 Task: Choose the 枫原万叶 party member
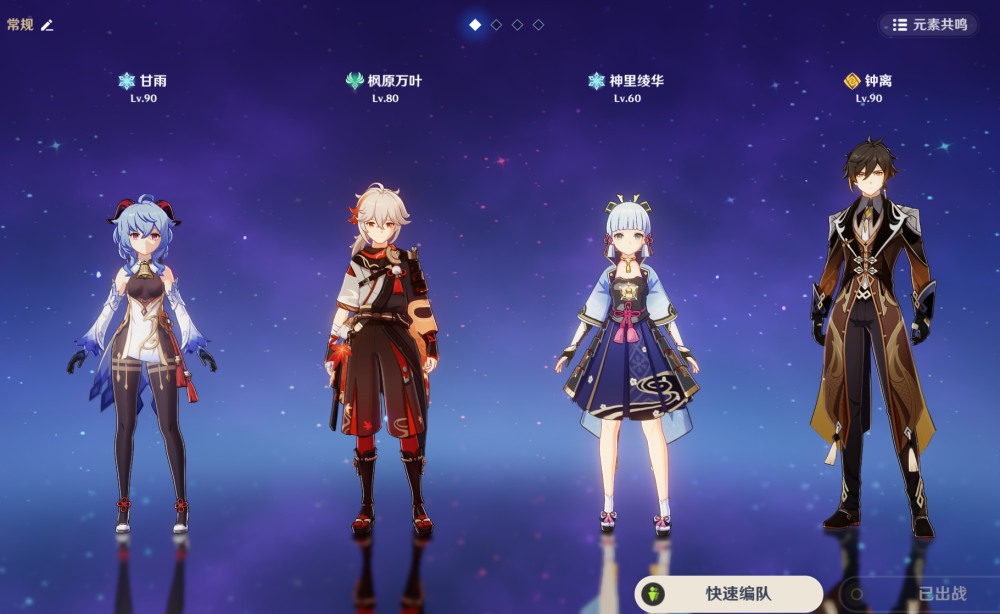tap(383, 360)
